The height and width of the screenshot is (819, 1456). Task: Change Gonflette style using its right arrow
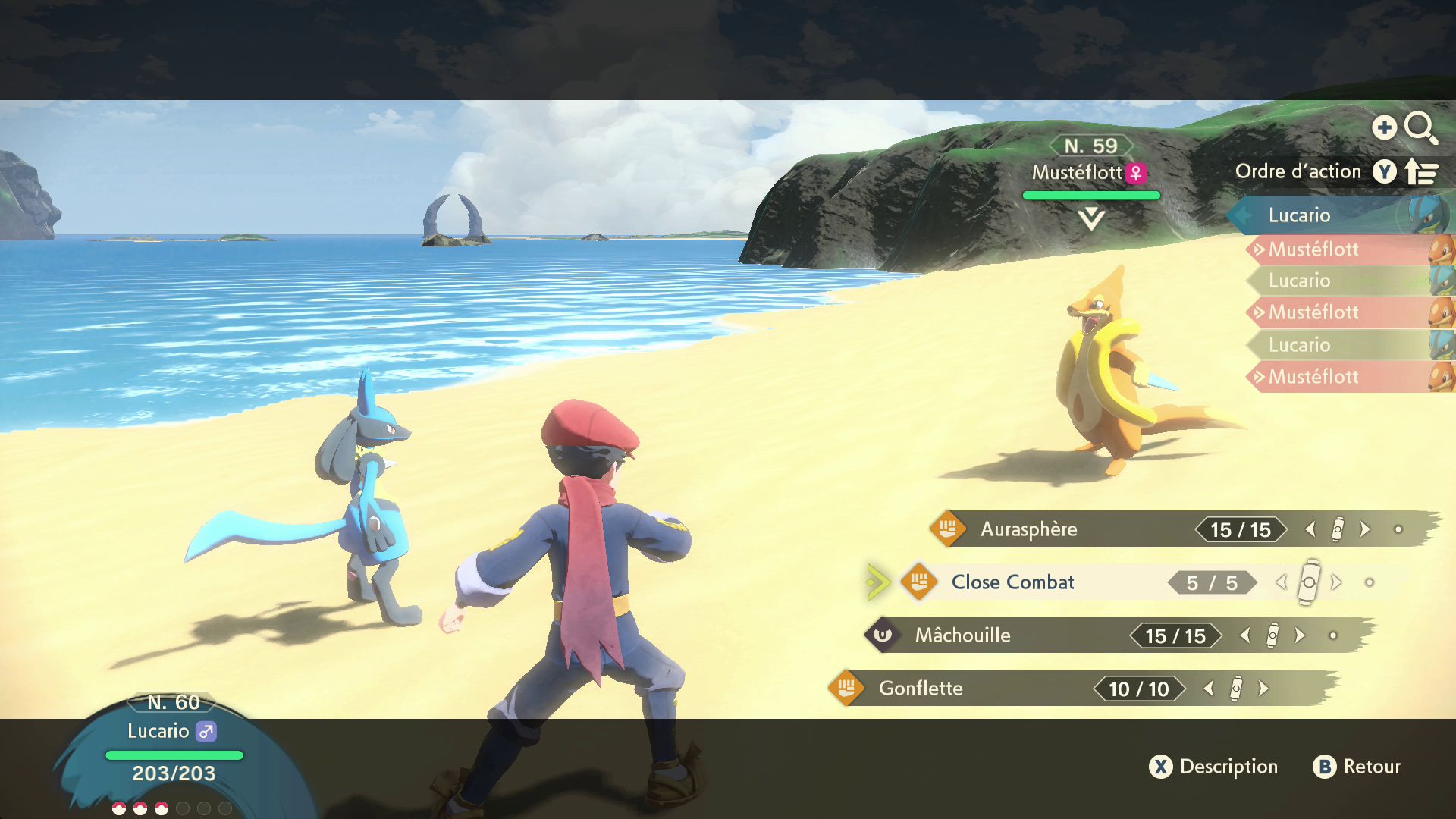coord(1263,689)
